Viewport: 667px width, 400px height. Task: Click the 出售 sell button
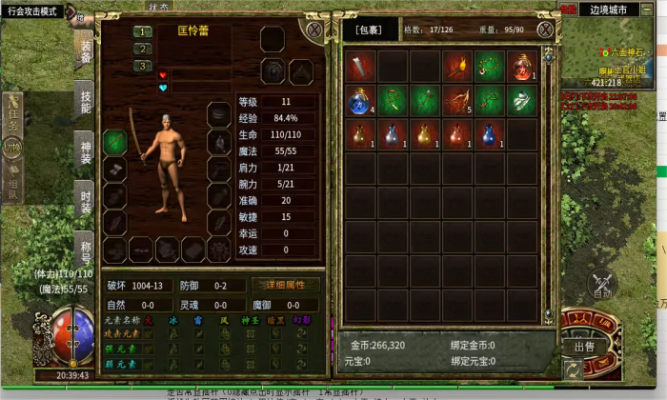click(x=584, y=346)
